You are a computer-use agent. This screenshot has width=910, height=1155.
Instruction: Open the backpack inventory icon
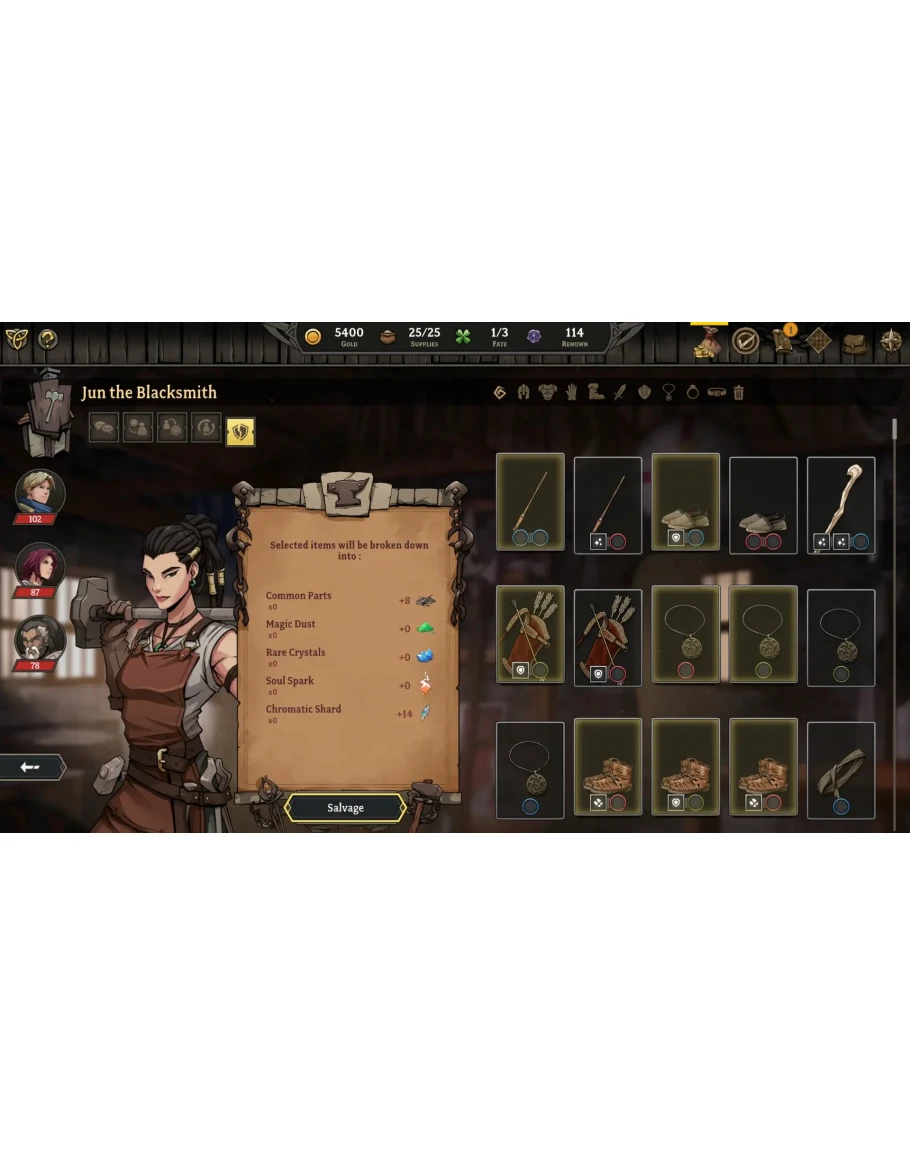pos(854,342)
